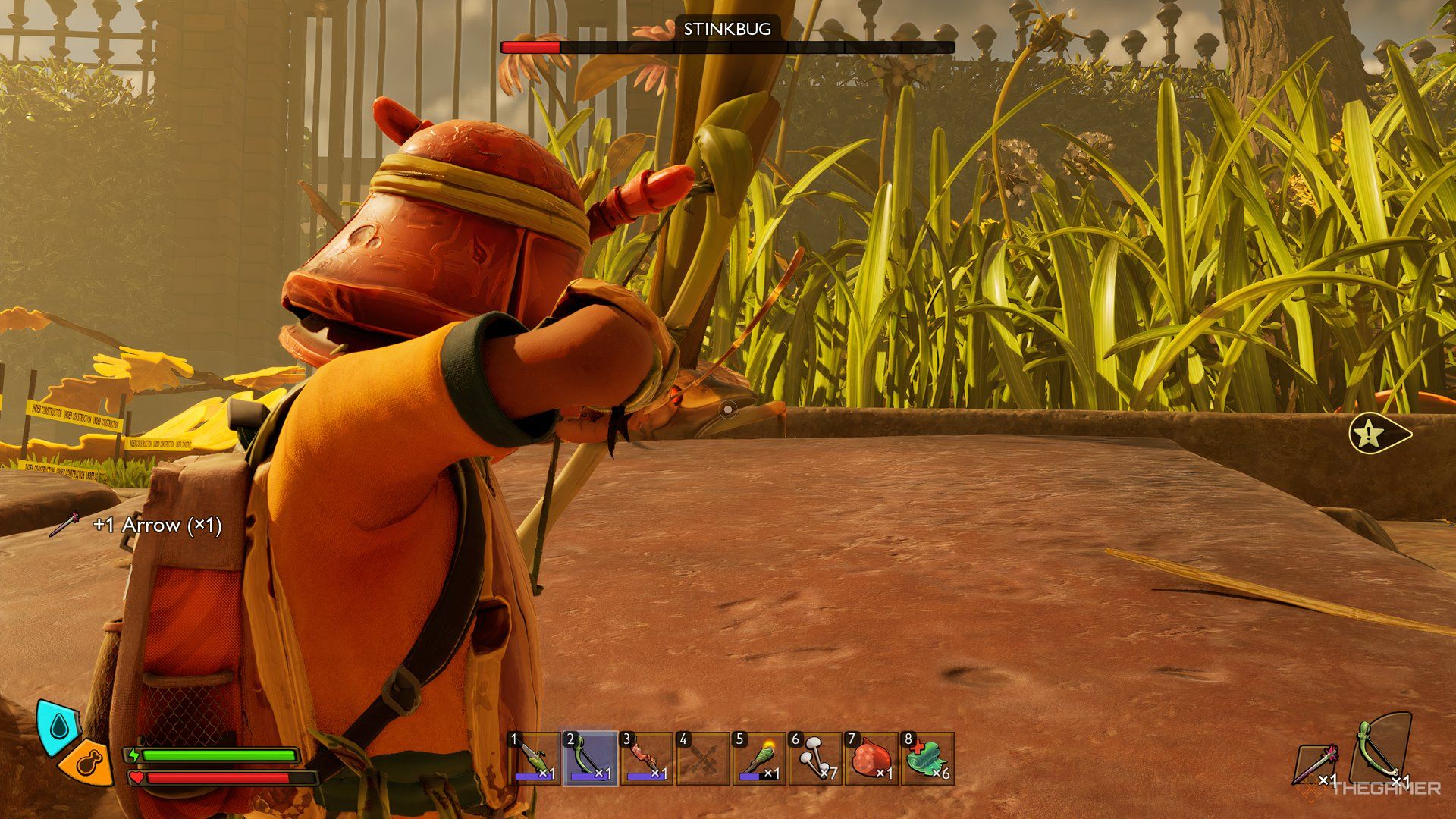This screenshot has width=1456, height=819.
Task: Use the green leaf bandage in slot 8
Action: (927, 758)
